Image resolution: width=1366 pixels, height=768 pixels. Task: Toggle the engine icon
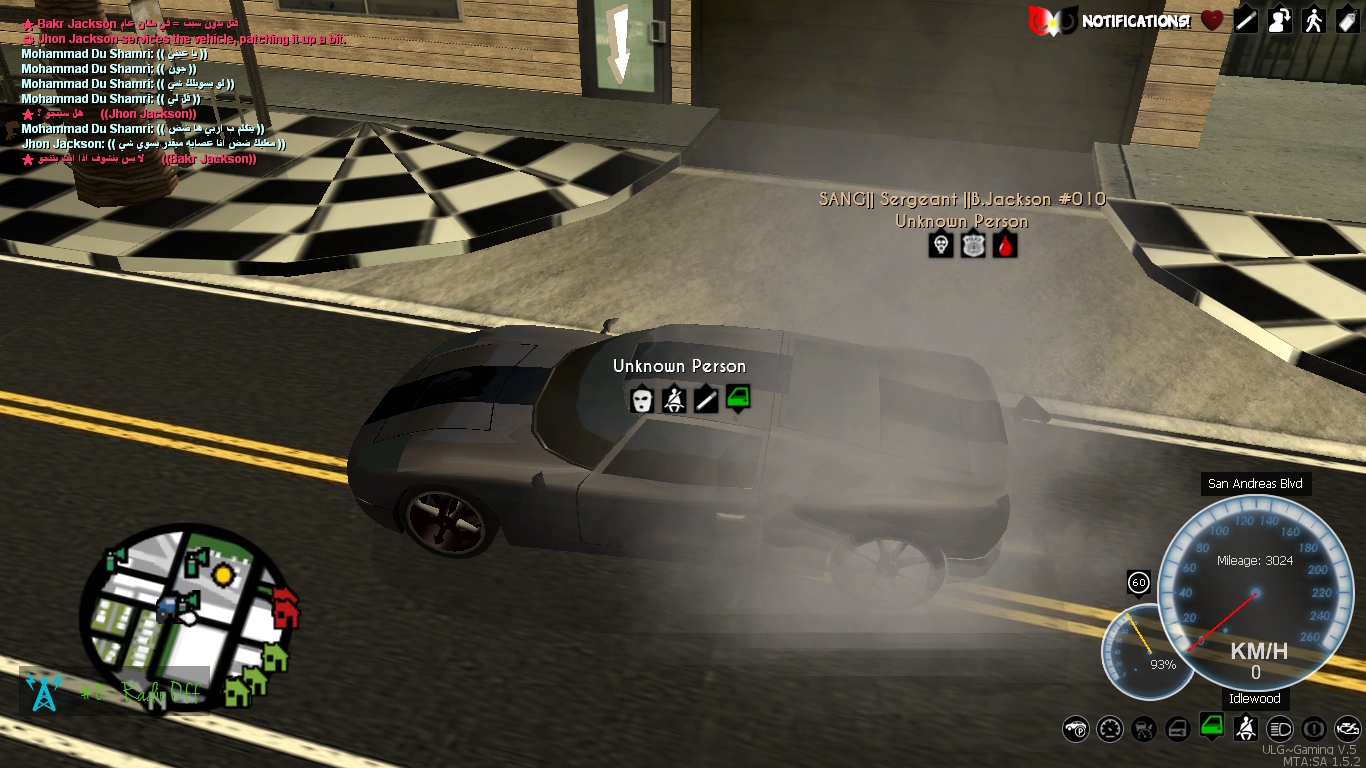click(x=1347, y=729)
